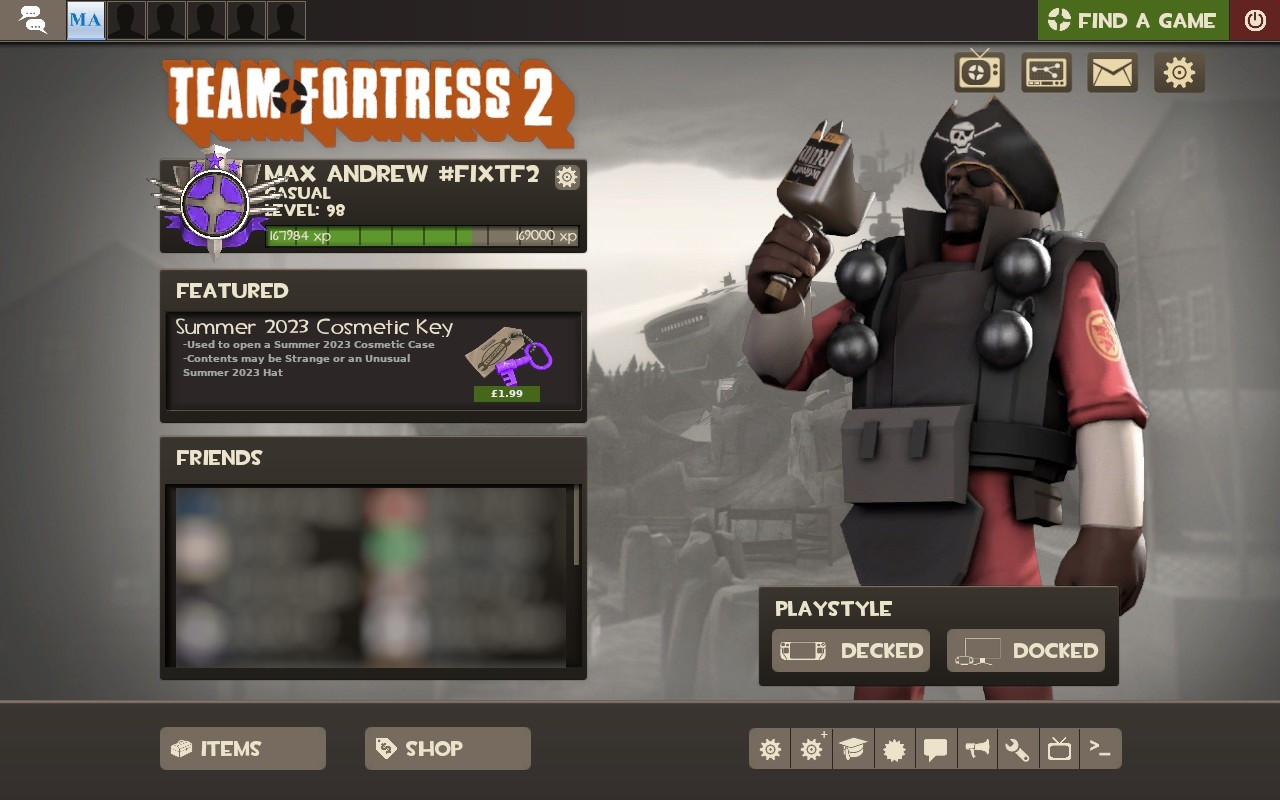The height and width of the screenshot is (800, 1280).
Task: Open the ITEMS menu
Action: tap(242, 748)
